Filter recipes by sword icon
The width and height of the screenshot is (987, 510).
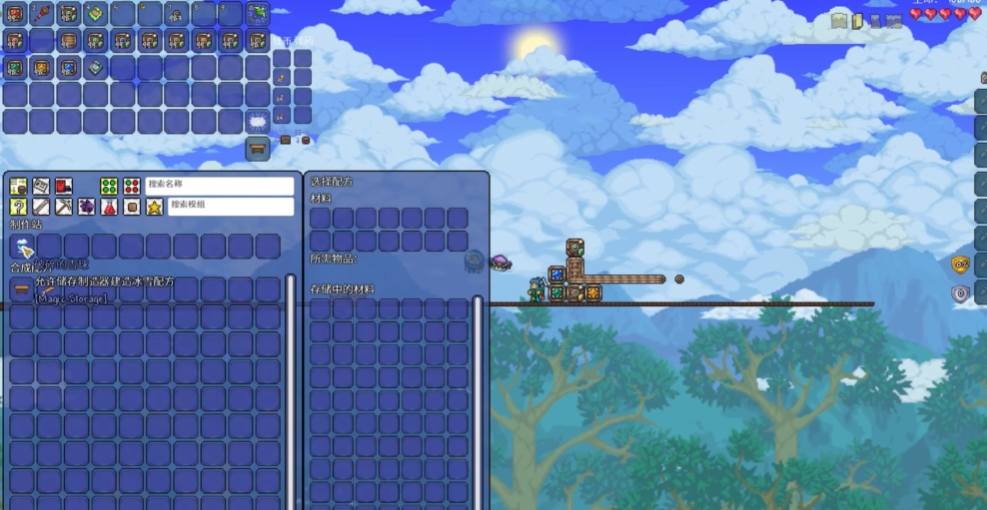click(41, 207)
